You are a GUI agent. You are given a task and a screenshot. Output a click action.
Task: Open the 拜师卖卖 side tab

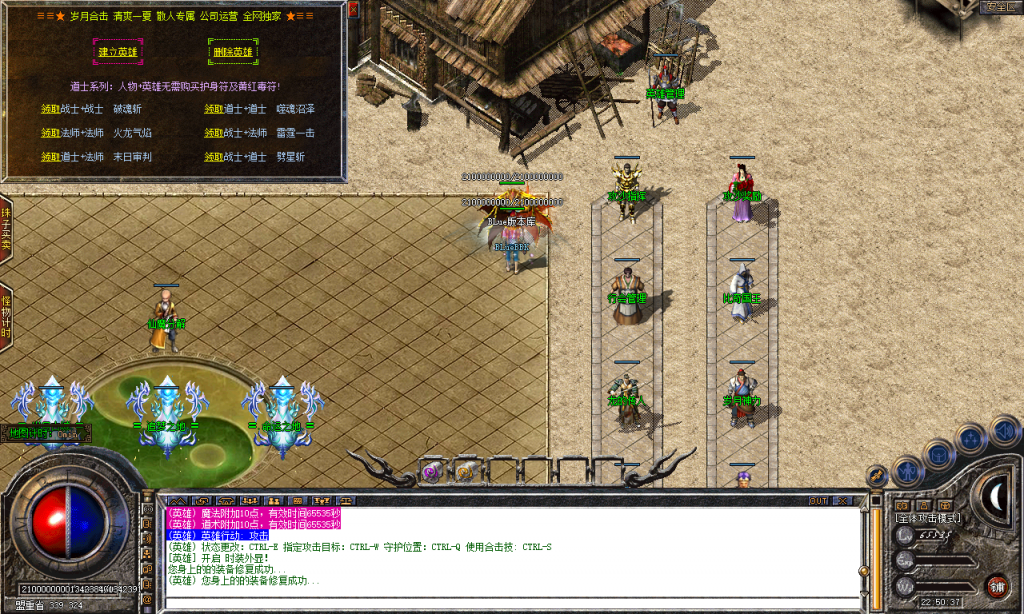[6, 231]
